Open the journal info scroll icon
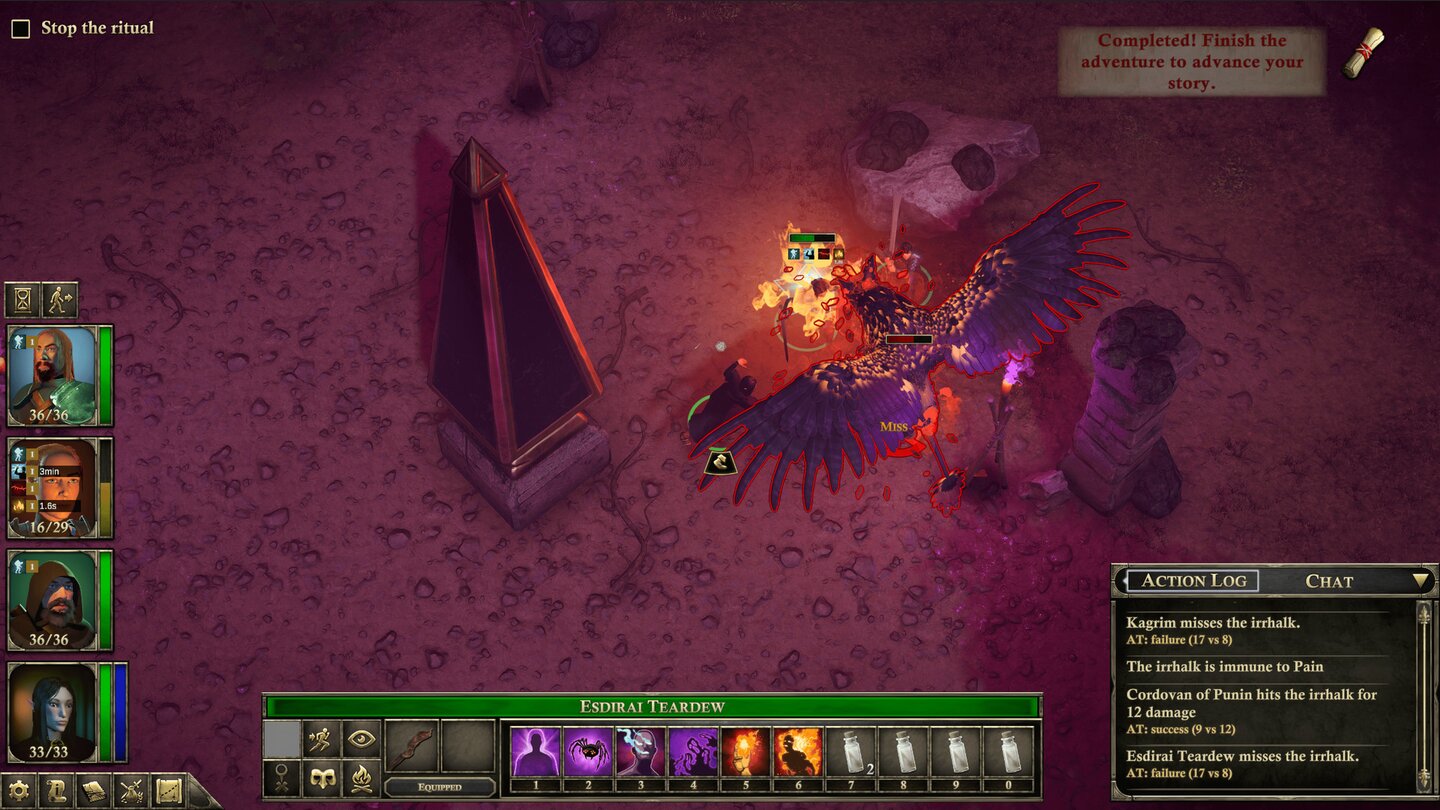The image size is (1440, 810). pyautogui.click(x=58, y=790)
